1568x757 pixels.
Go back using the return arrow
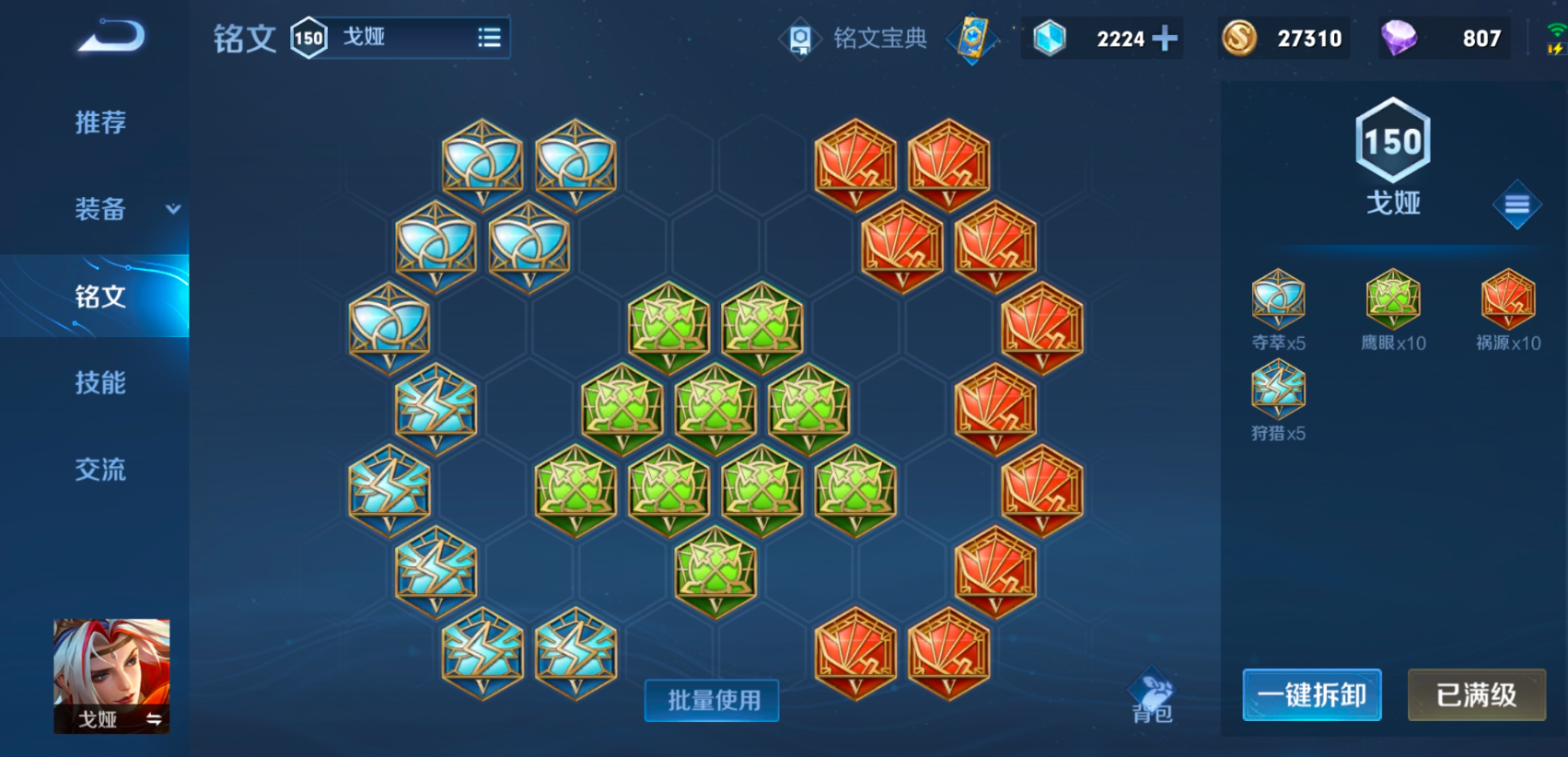click(111, 37)
